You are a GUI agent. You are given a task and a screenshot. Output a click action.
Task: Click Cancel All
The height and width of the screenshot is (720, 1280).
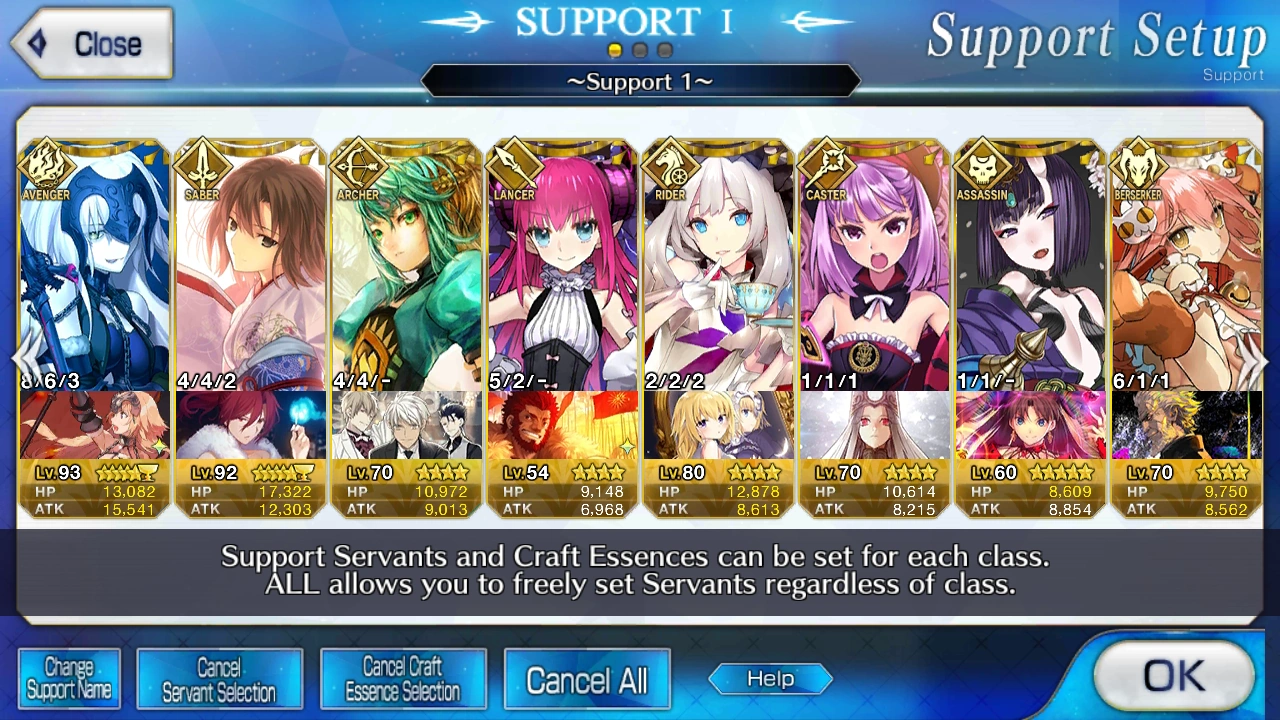[x=587, y=678]
